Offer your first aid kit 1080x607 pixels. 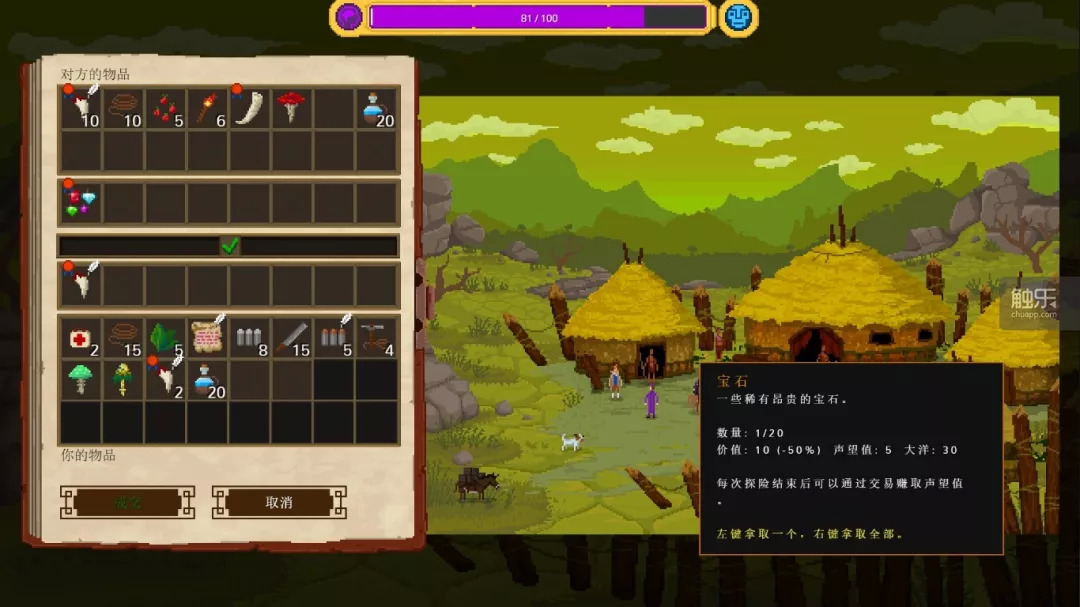coord(81,338)
